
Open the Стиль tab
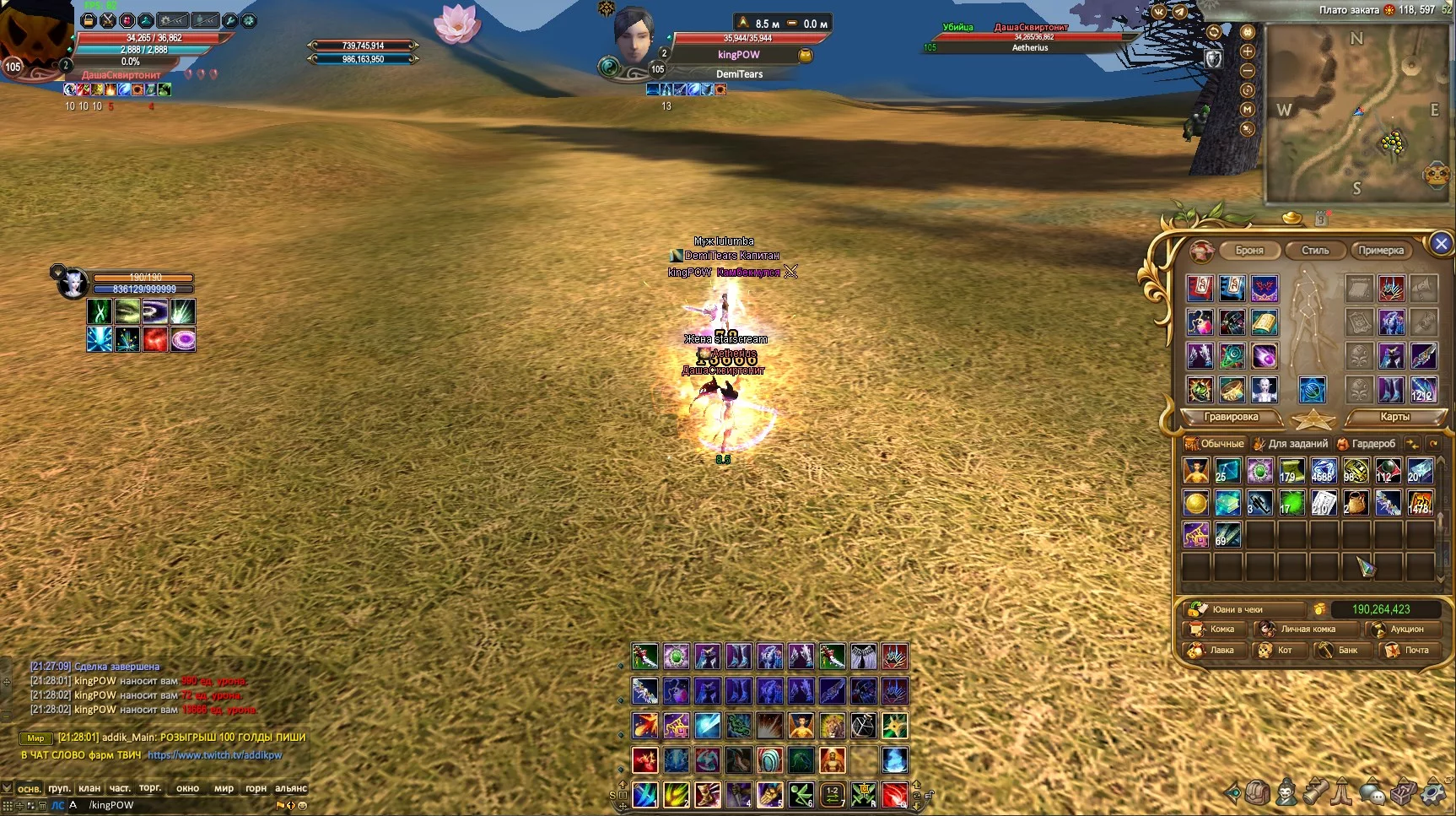[x=1314, y=251]
